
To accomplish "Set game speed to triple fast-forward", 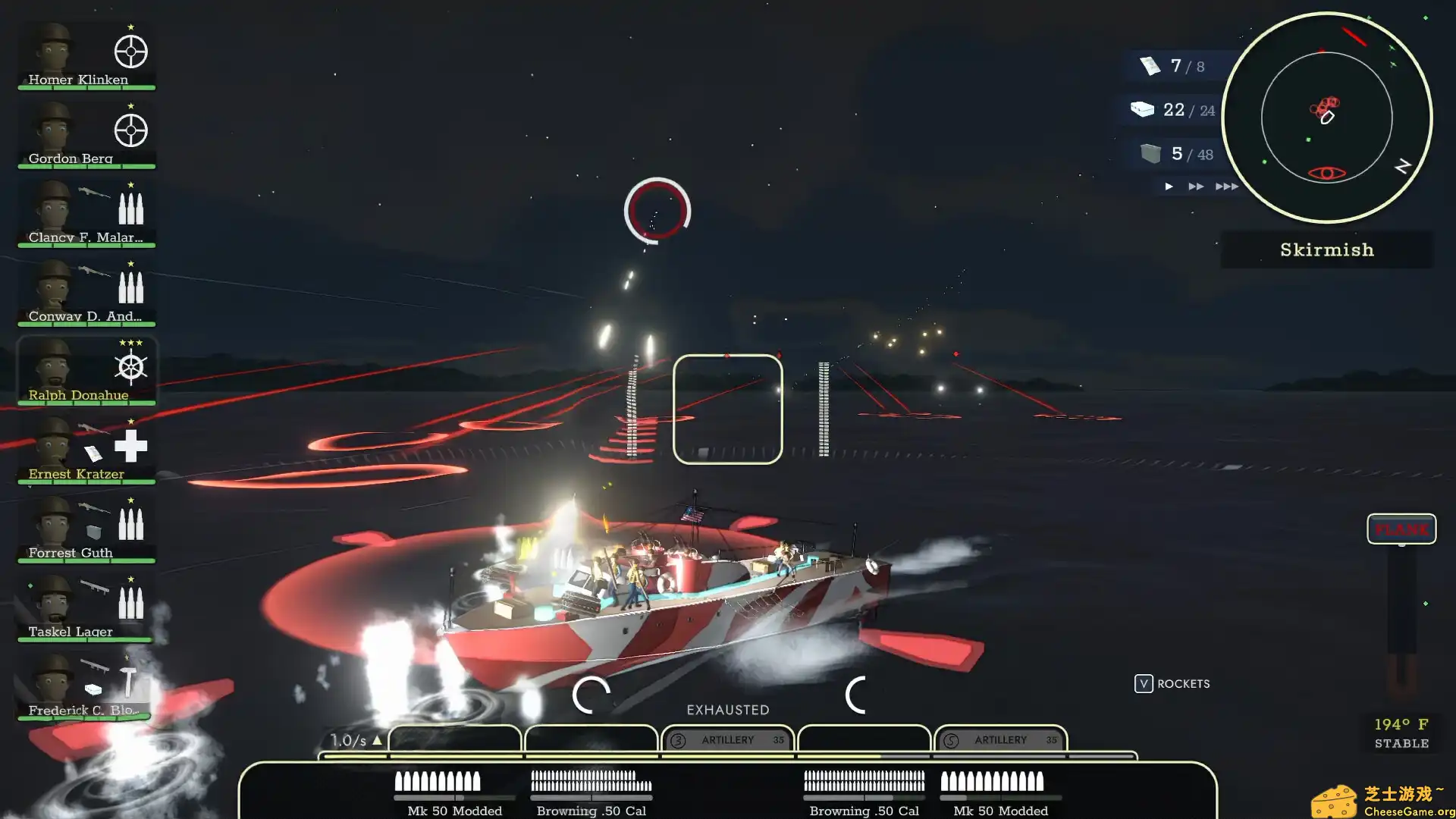I will click(x=1226, y=187).
